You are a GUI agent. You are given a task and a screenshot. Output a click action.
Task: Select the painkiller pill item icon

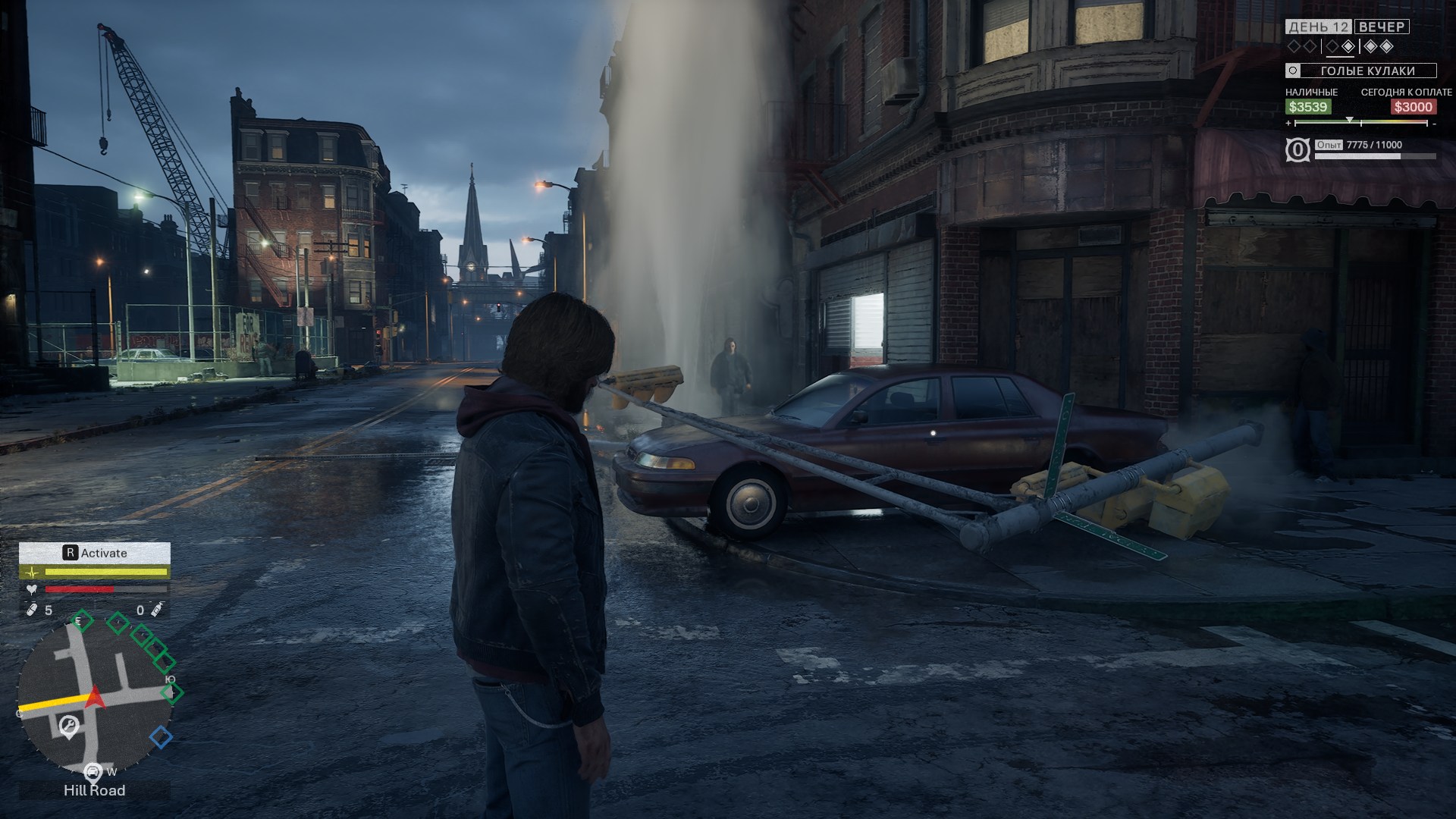click(x=32, y=610)
